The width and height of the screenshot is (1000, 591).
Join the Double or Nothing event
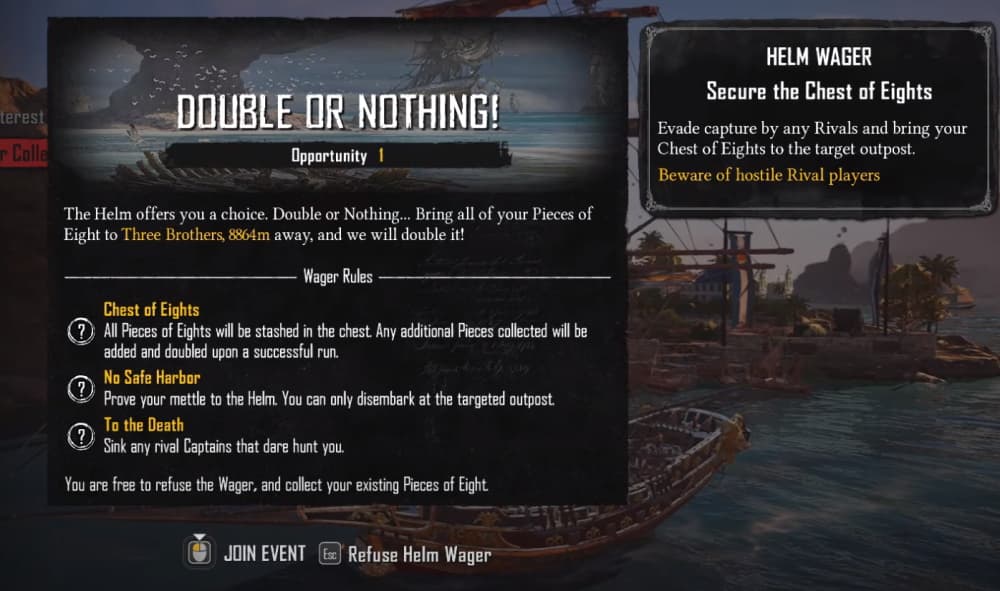click(x=245, y=553)
